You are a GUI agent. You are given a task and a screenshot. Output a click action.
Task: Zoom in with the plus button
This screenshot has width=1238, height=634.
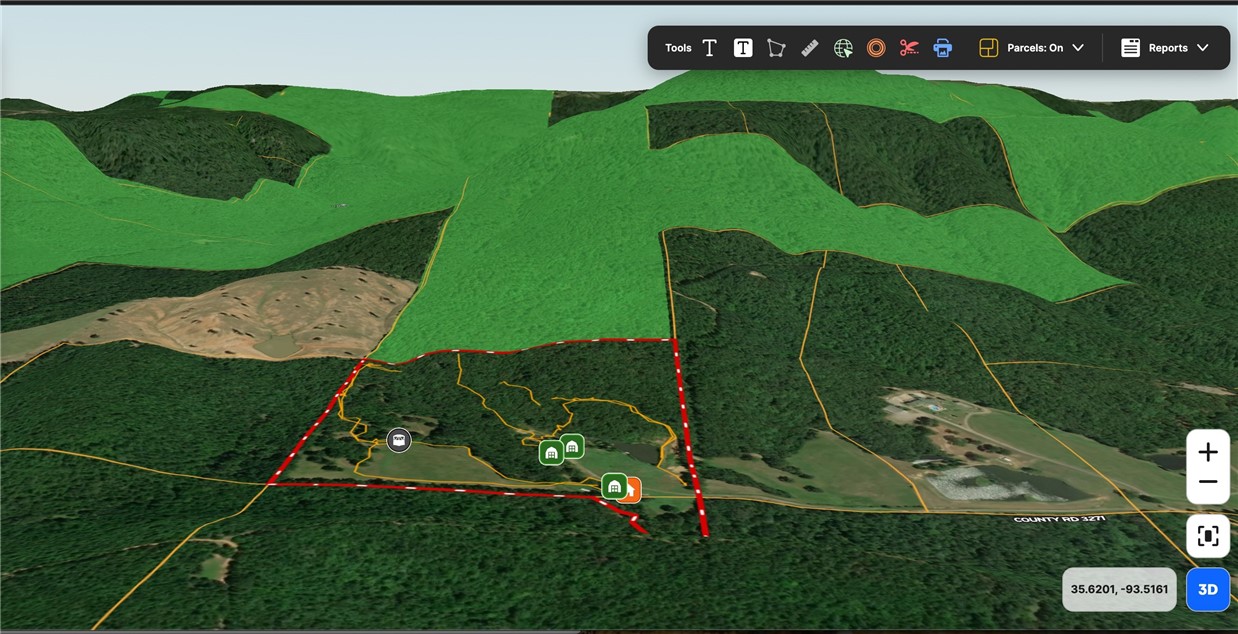pos(1208,452)
